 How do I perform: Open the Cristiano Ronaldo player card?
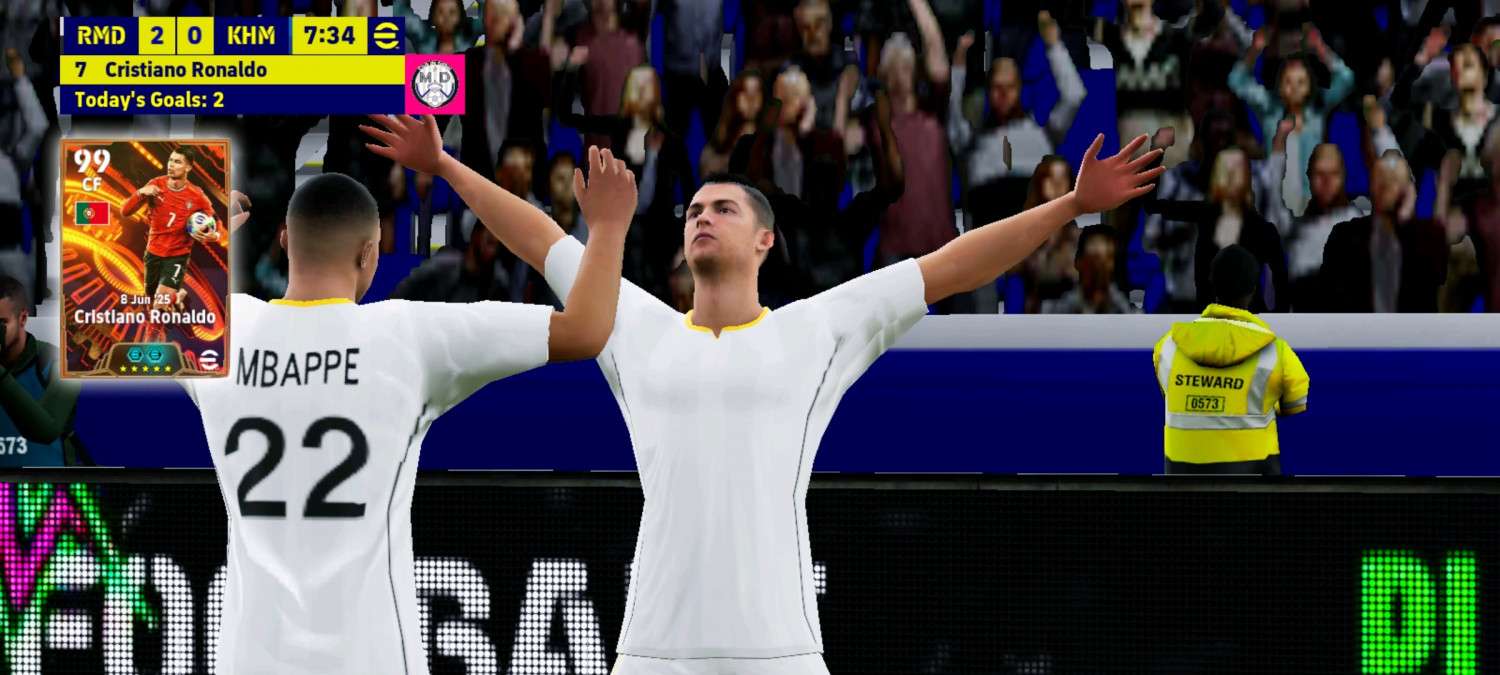[146, 258]
